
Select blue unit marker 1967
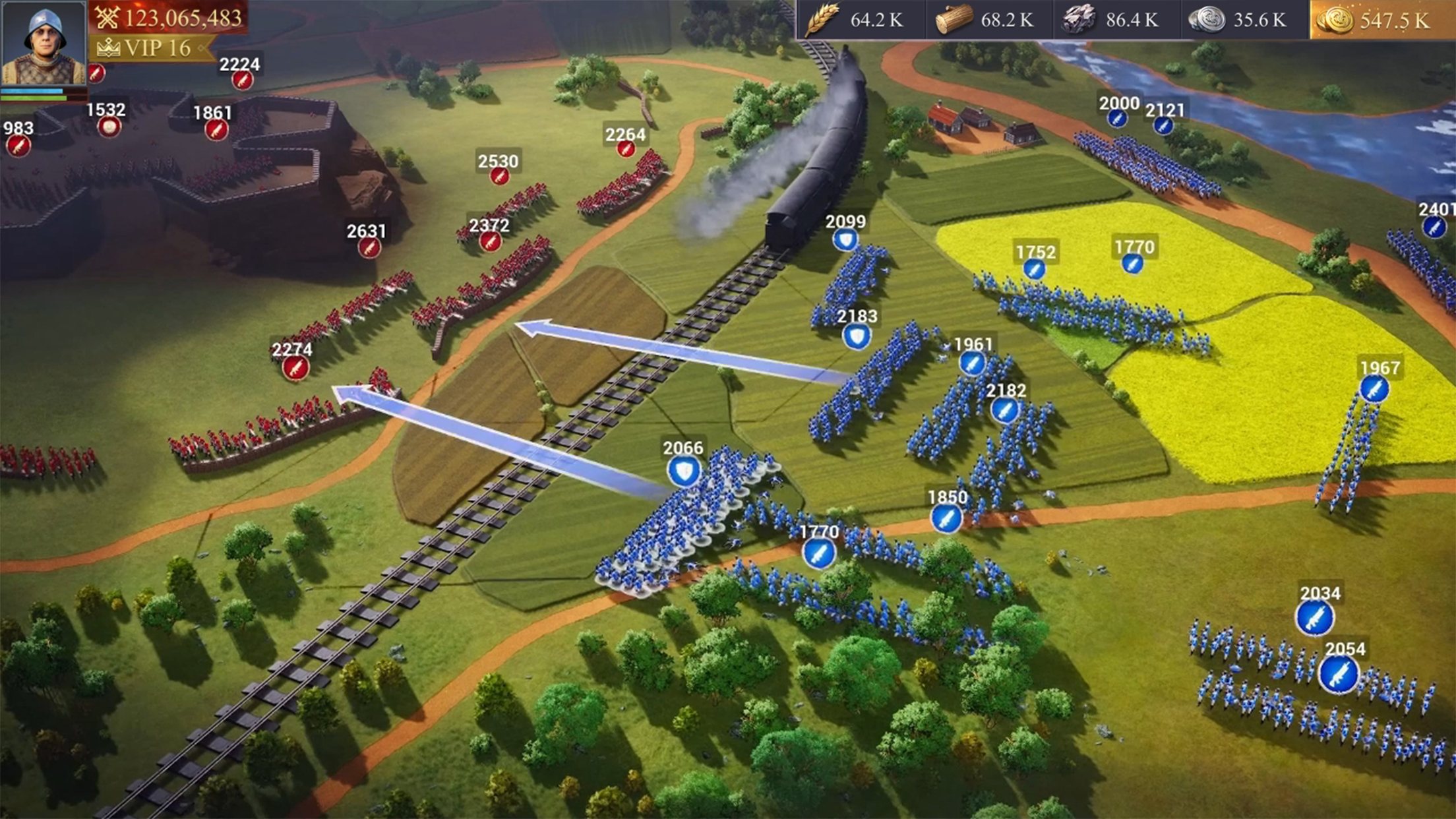[x=1374, y=389]
